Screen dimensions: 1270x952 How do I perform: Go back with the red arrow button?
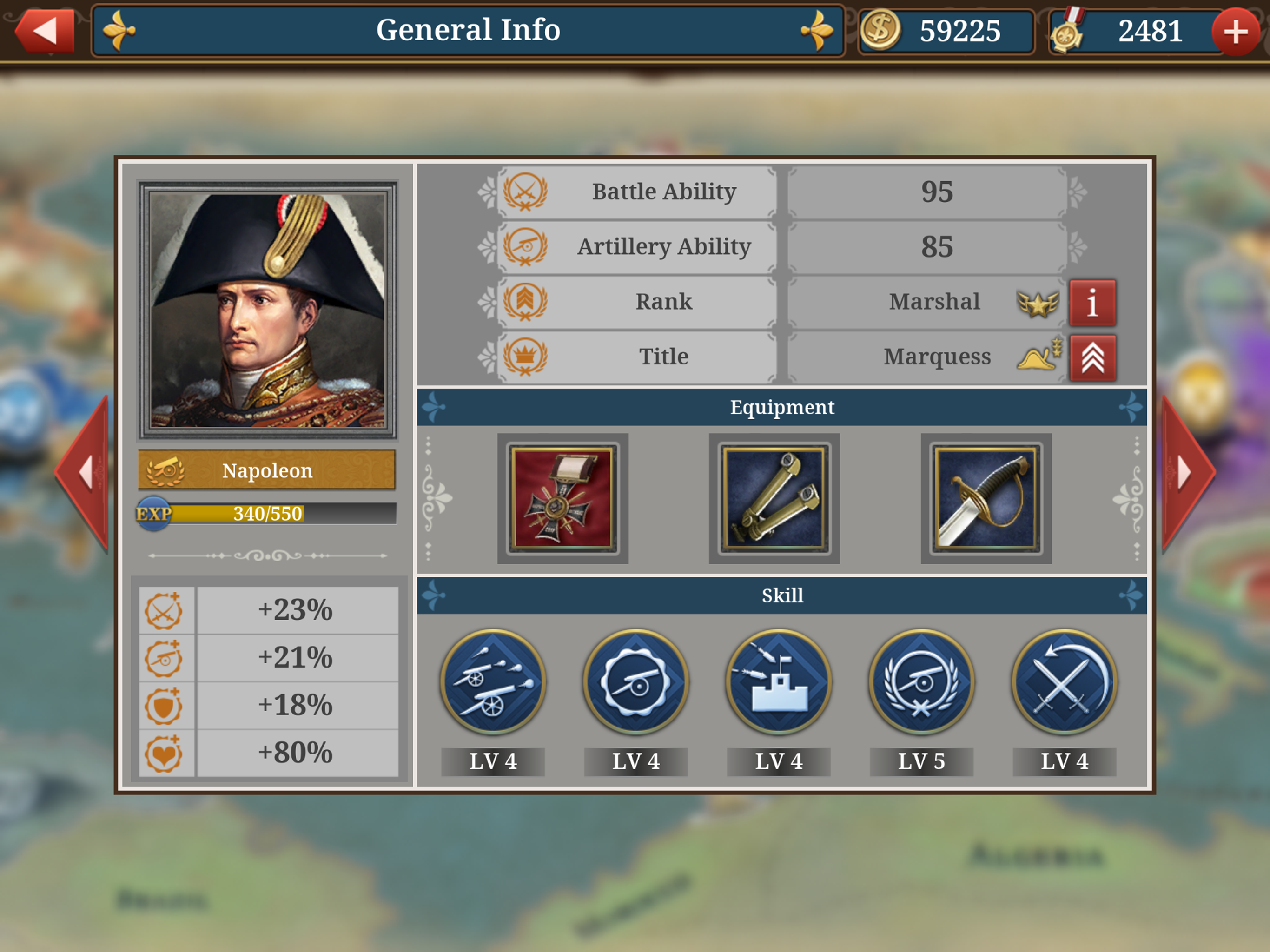coord(46,31)
